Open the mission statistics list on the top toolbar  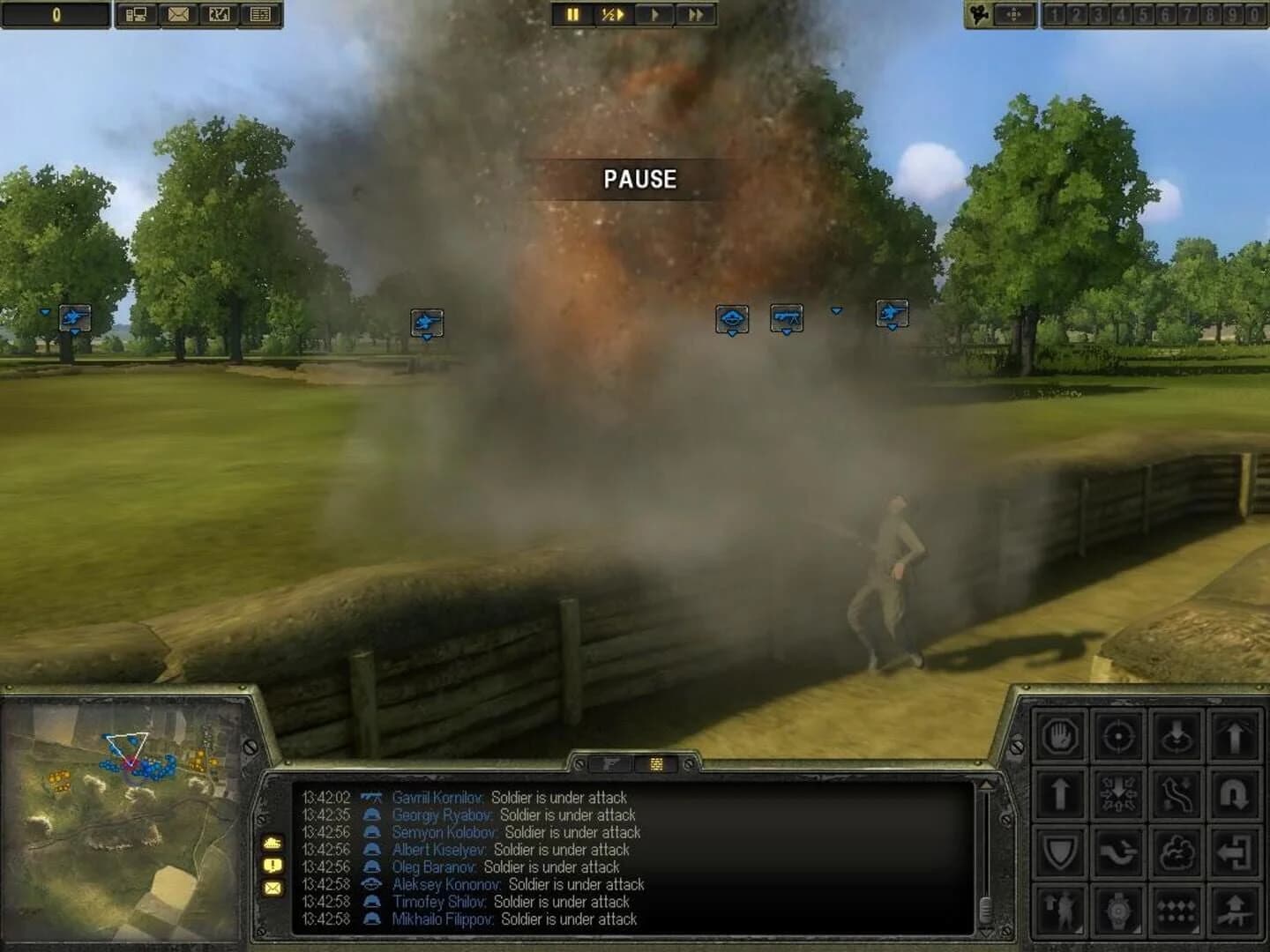pyautogui.click(x=258, y=14)
